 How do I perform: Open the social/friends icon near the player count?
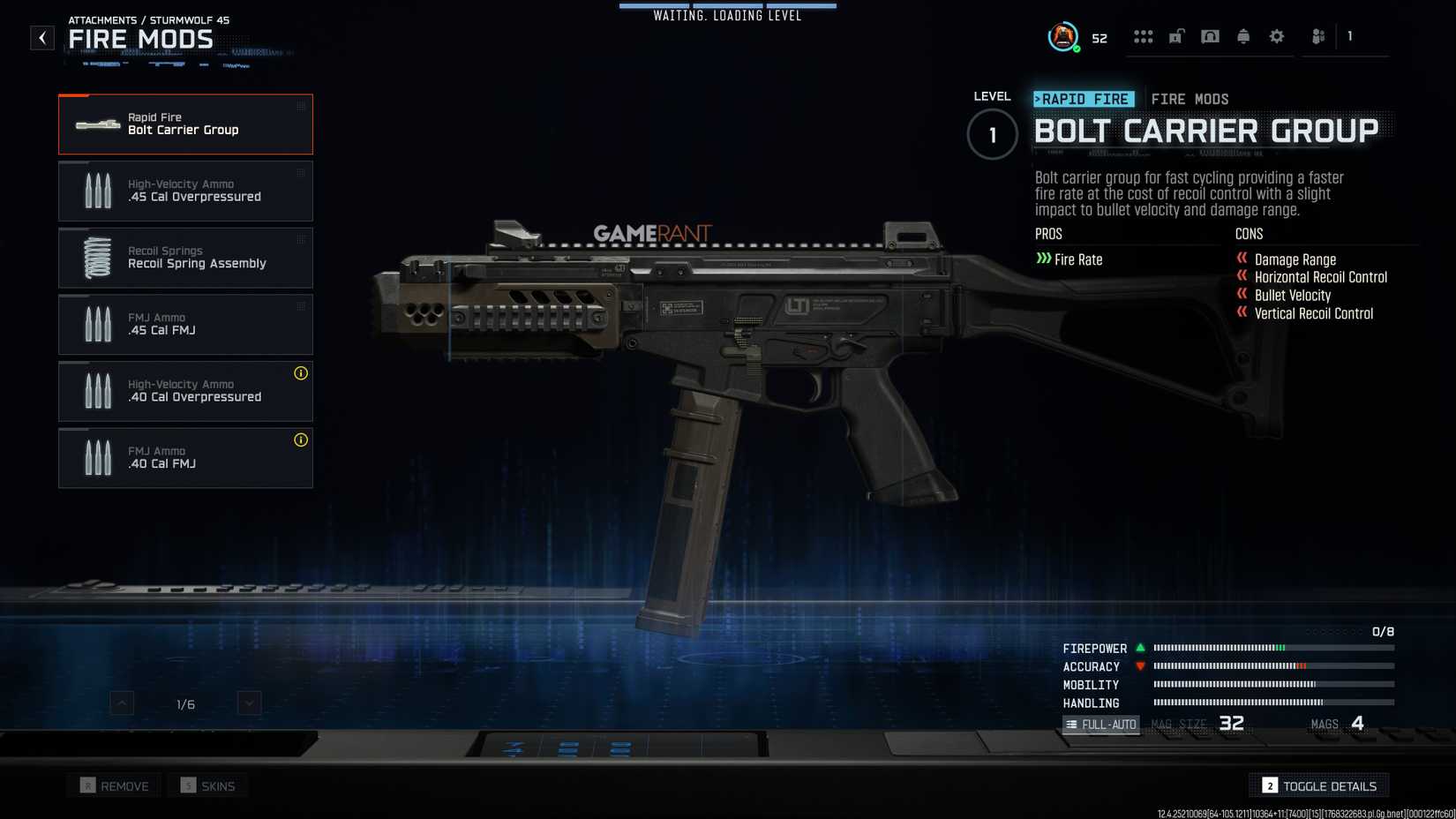coord(1317,35)
